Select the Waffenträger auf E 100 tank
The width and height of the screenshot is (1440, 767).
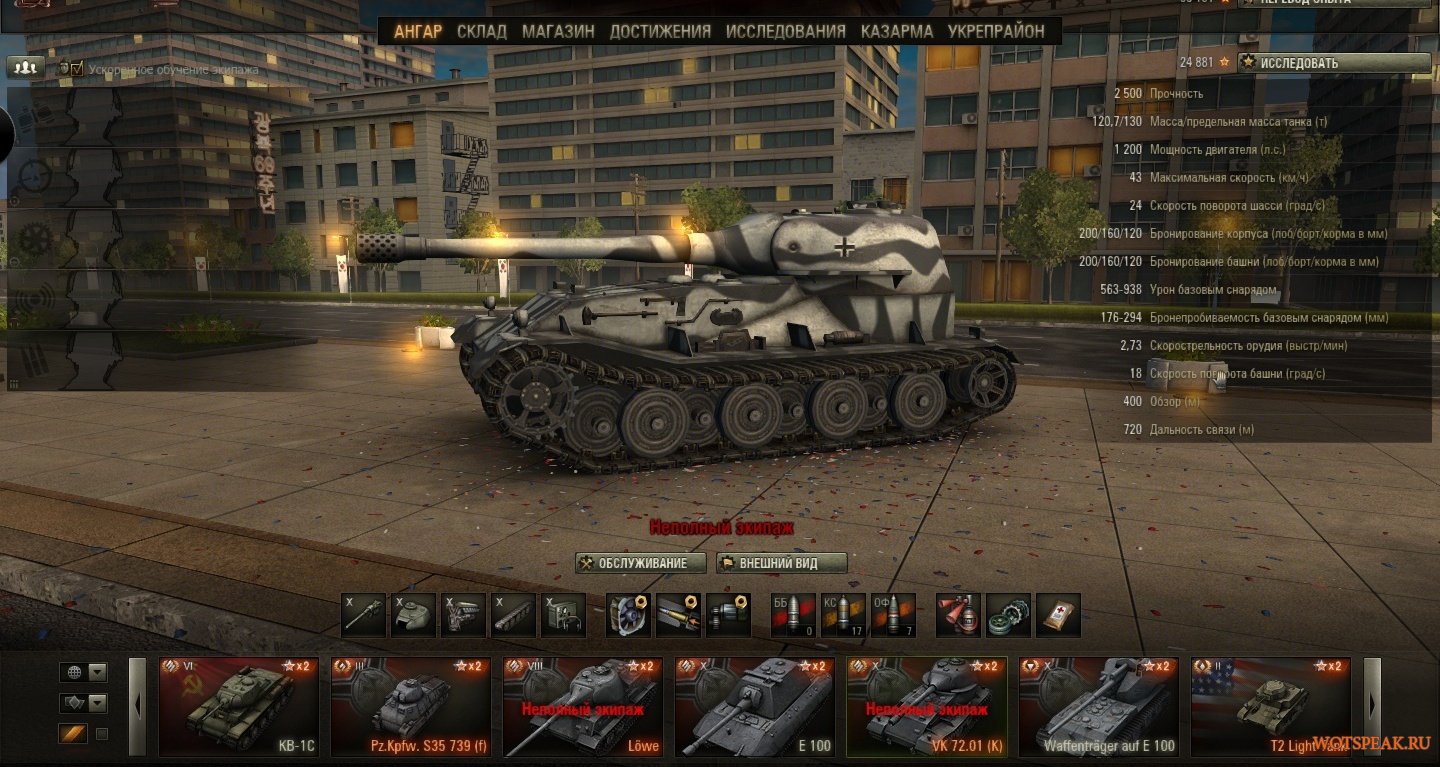tap(1099, 706)
